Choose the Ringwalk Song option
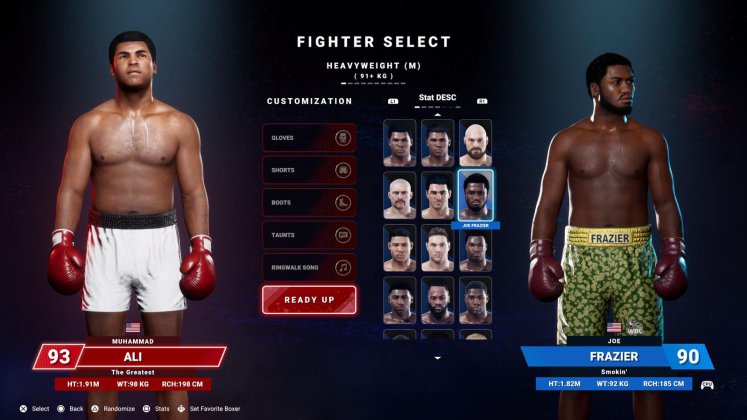The image size is (747, 420). [309, 267]
